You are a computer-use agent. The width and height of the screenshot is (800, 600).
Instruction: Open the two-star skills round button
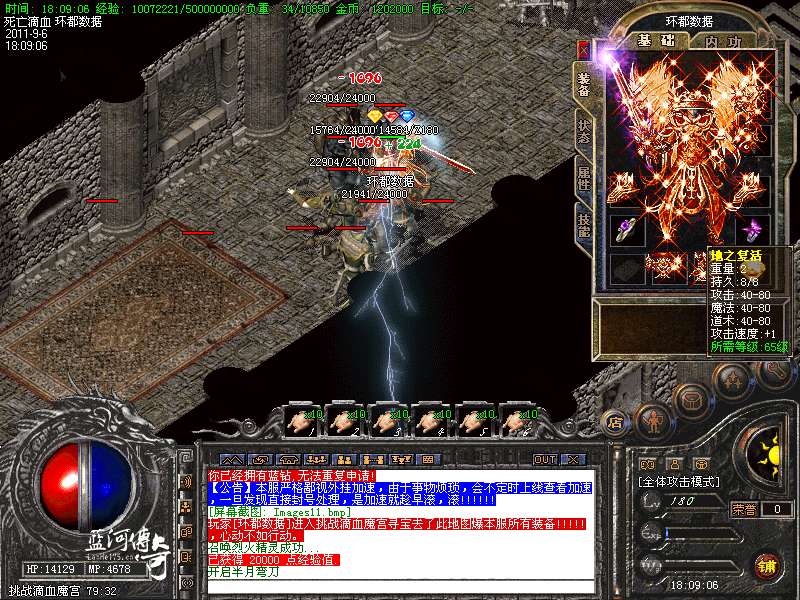[x=731, y=381]
